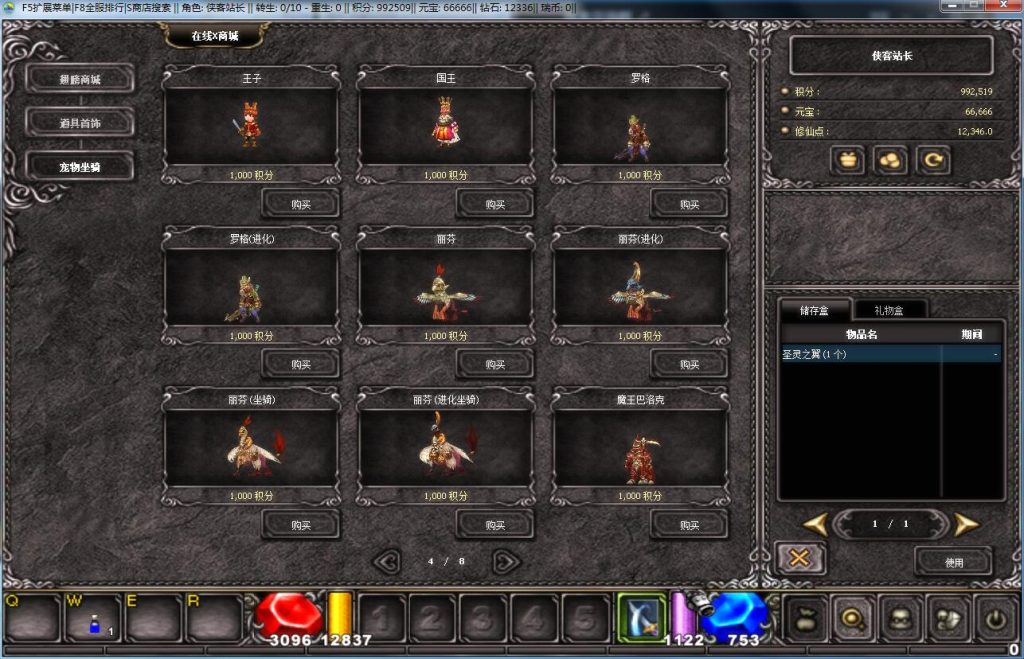
Task: Select the 道具首饰 category
Action: (x=80, y=122)
